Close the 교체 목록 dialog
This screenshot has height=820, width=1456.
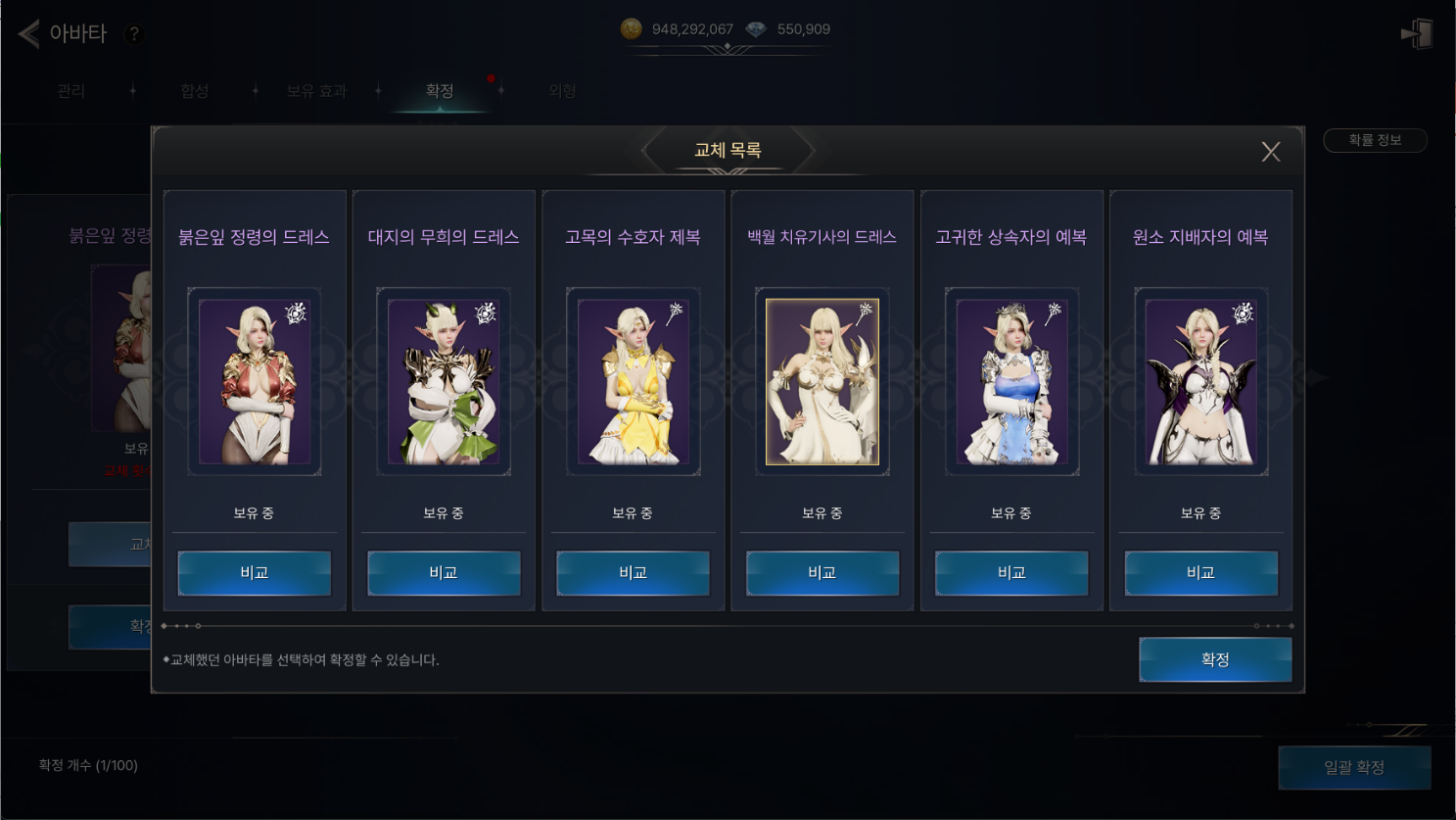pyautogui.click(x=1270, y=152)
